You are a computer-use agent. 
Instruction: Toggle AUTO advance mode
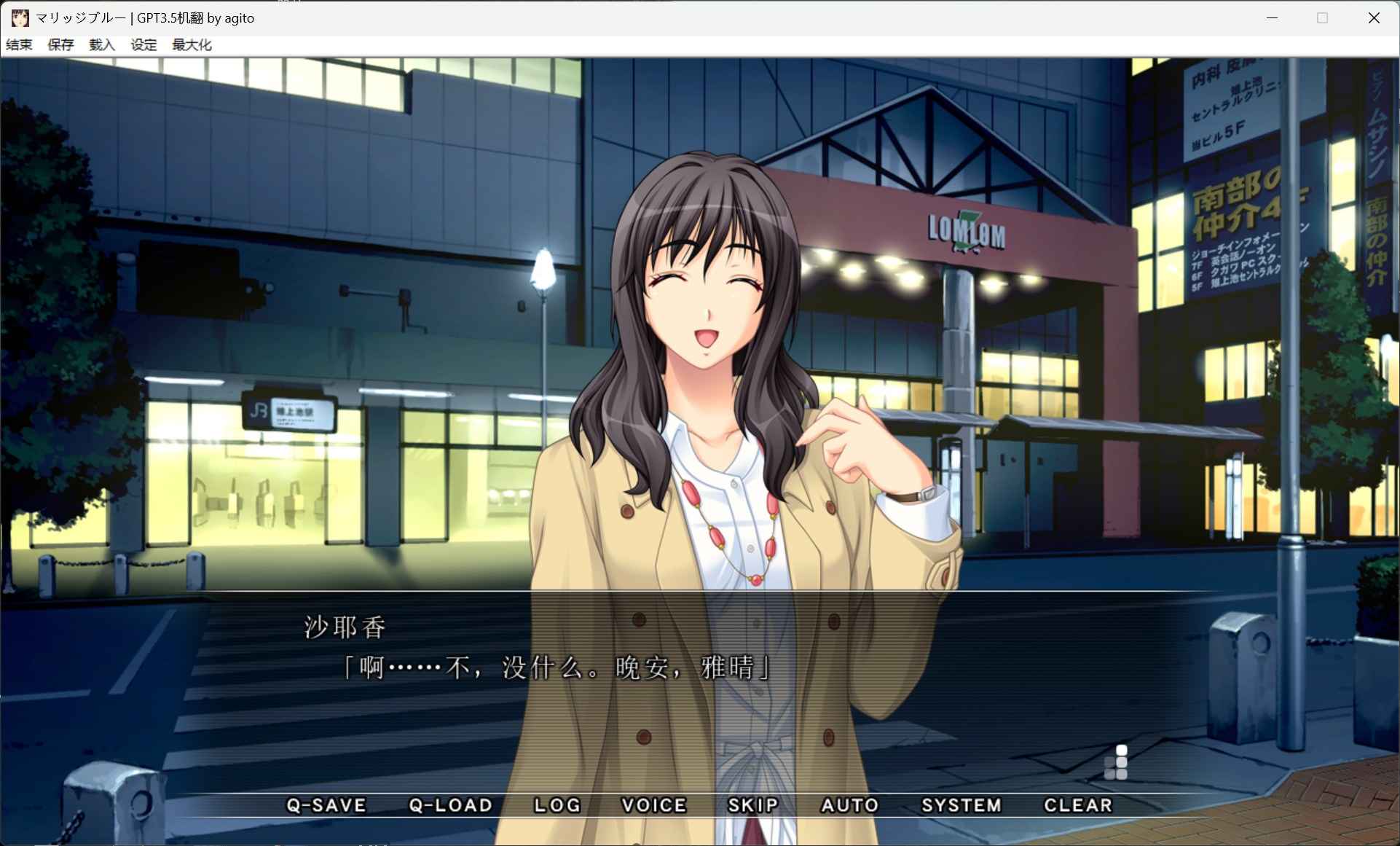click(849, 805)
